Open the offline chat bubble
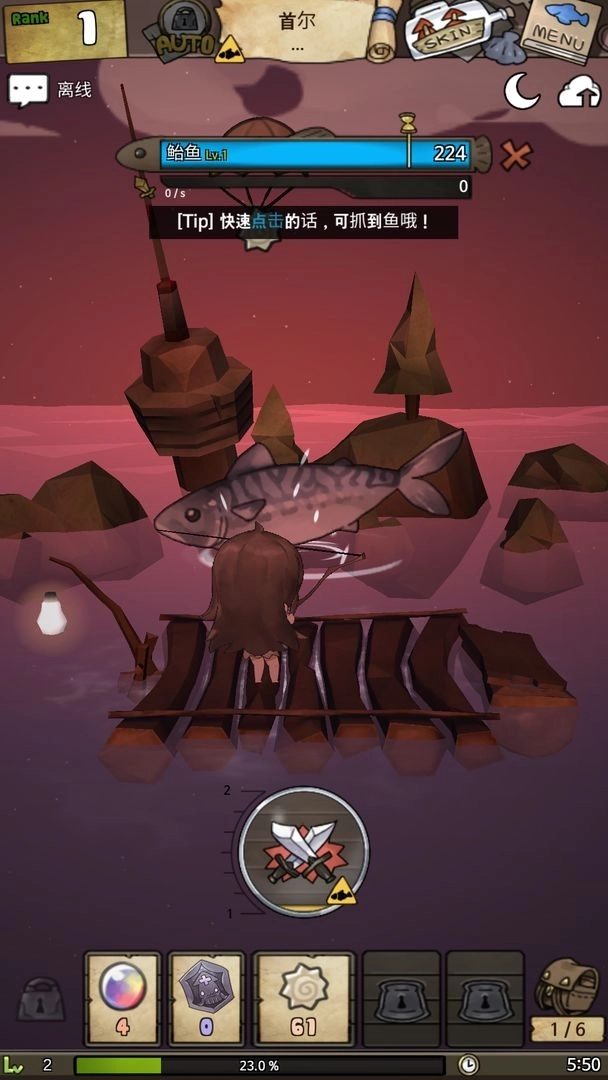608x1080 pixels. (x=28, y=90)
